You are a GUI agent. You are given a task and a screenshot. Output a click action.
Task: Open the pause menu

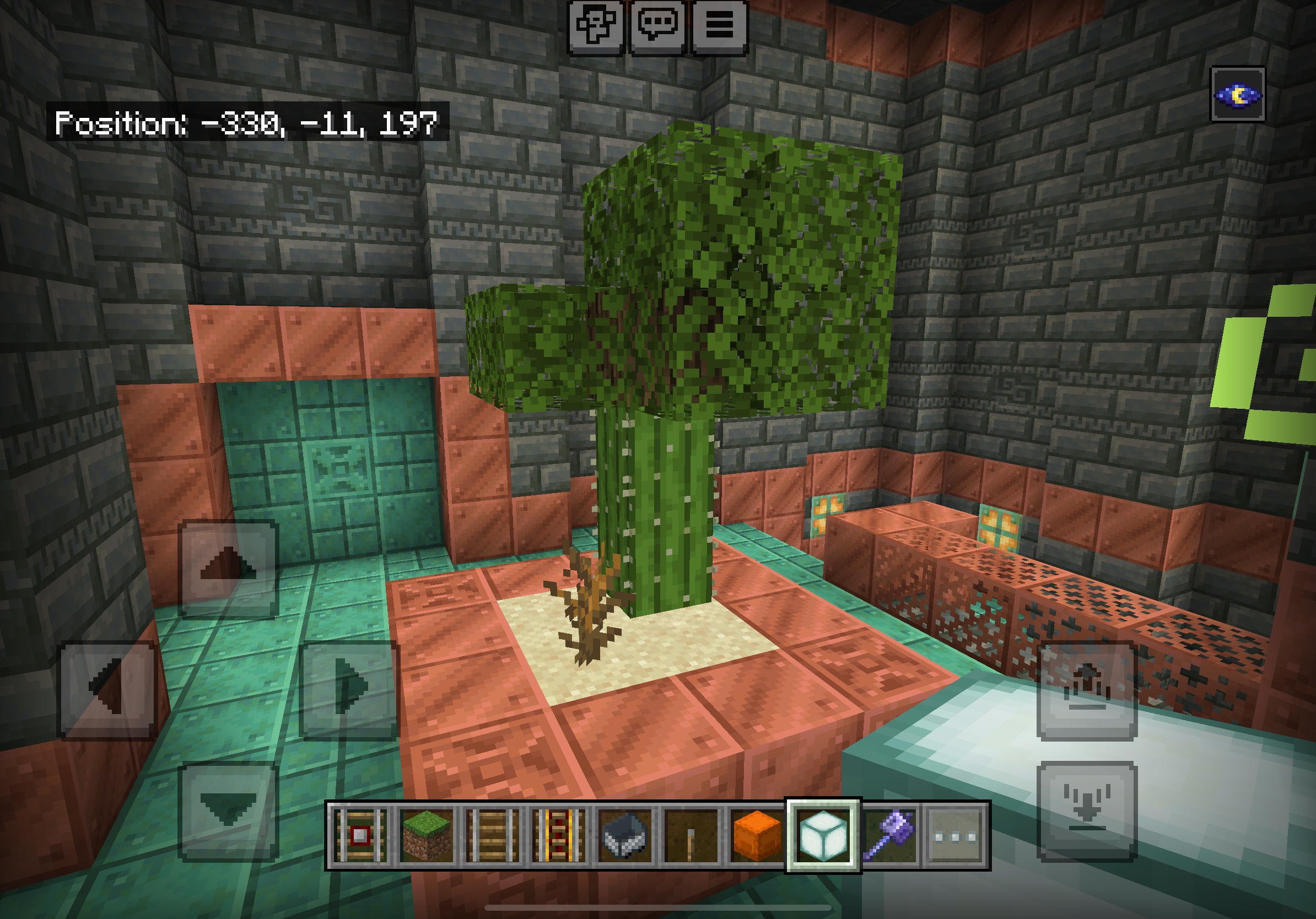(x=719, y=26)
